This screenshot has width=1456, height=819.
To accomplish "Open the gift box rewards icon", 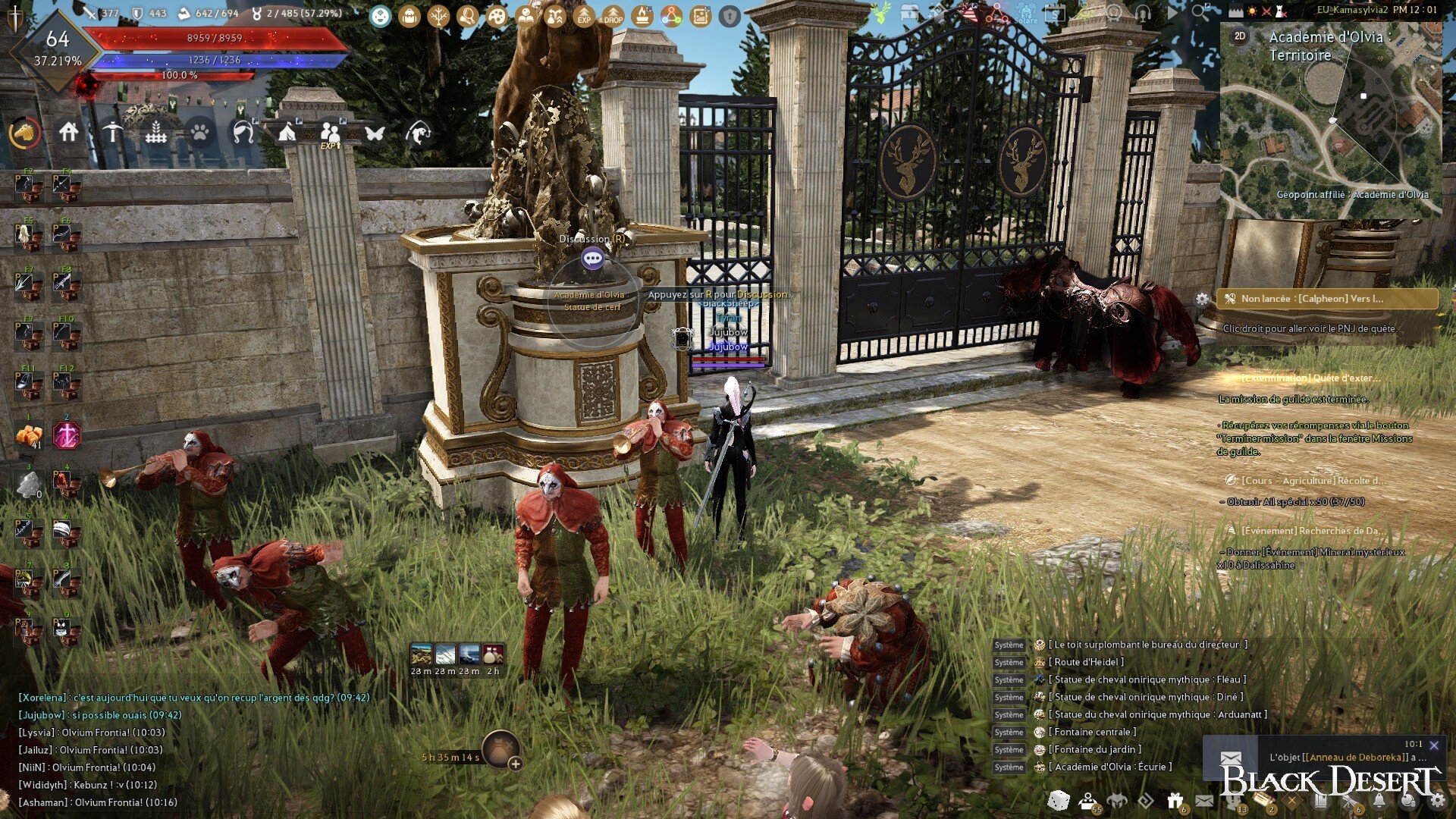I will (x=1175, y=800).
